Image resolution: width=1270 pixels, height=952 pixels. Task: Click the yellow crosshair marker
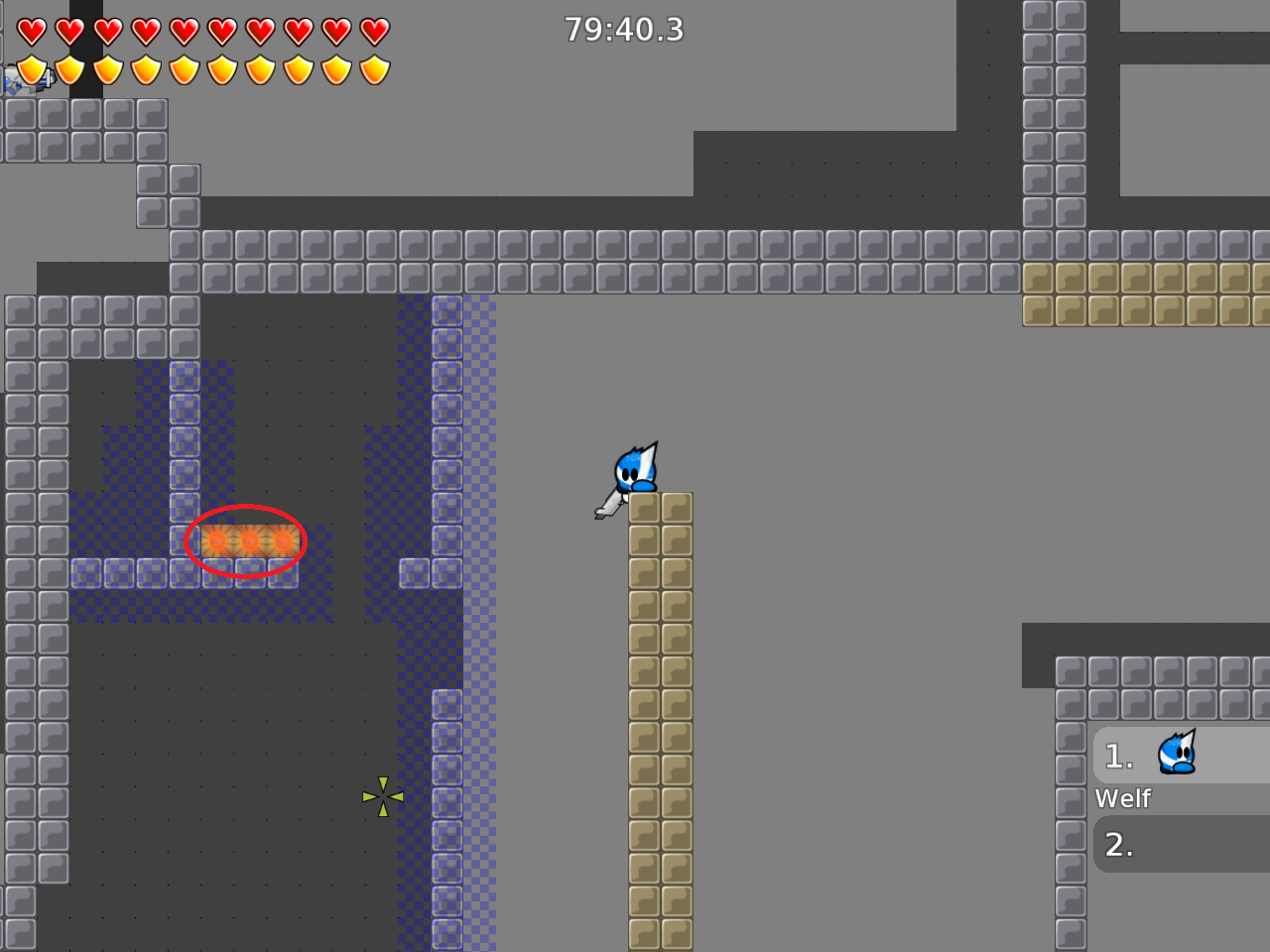(x=382, y=795)
